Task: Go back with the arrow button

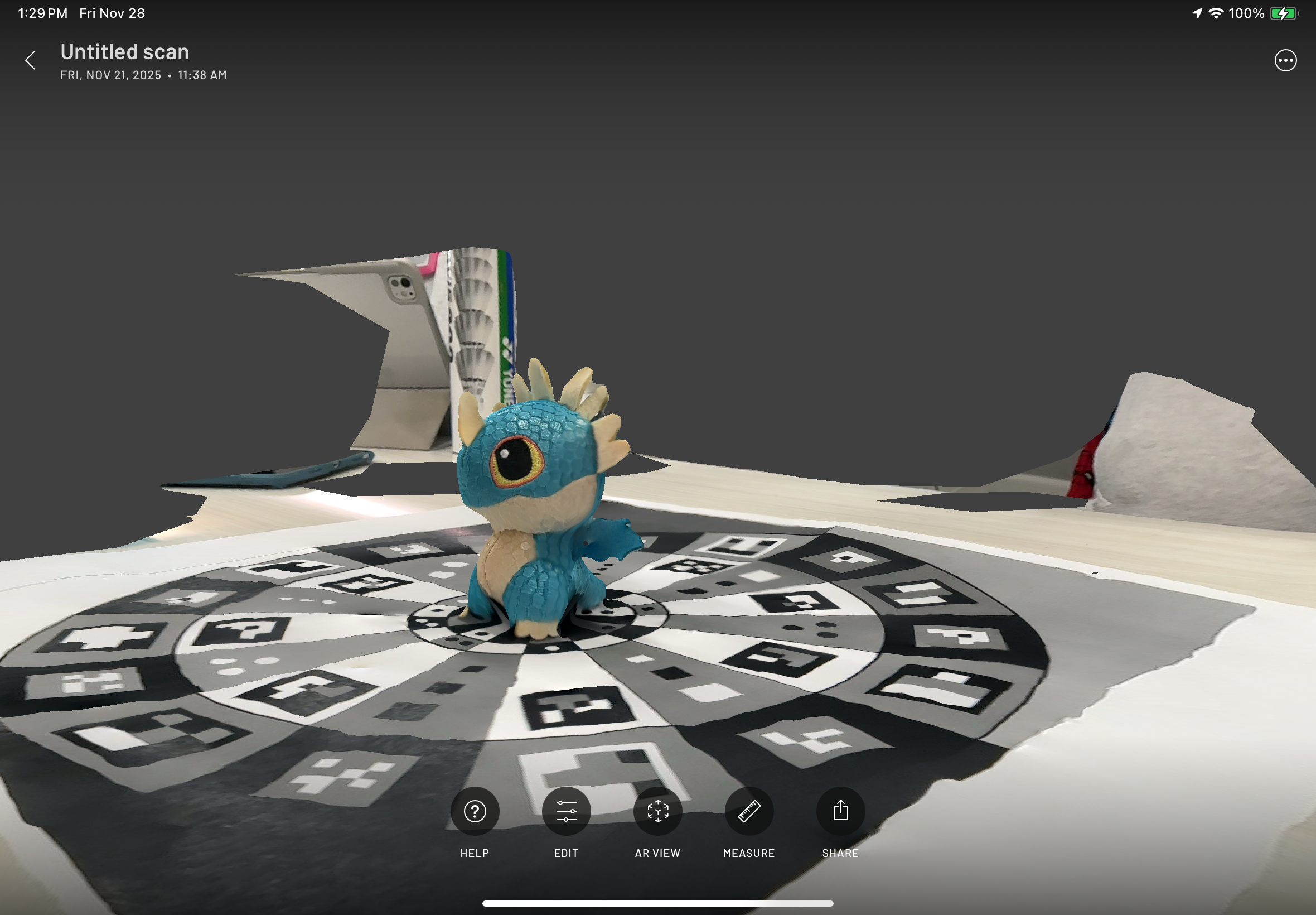Action: point(30,60)
